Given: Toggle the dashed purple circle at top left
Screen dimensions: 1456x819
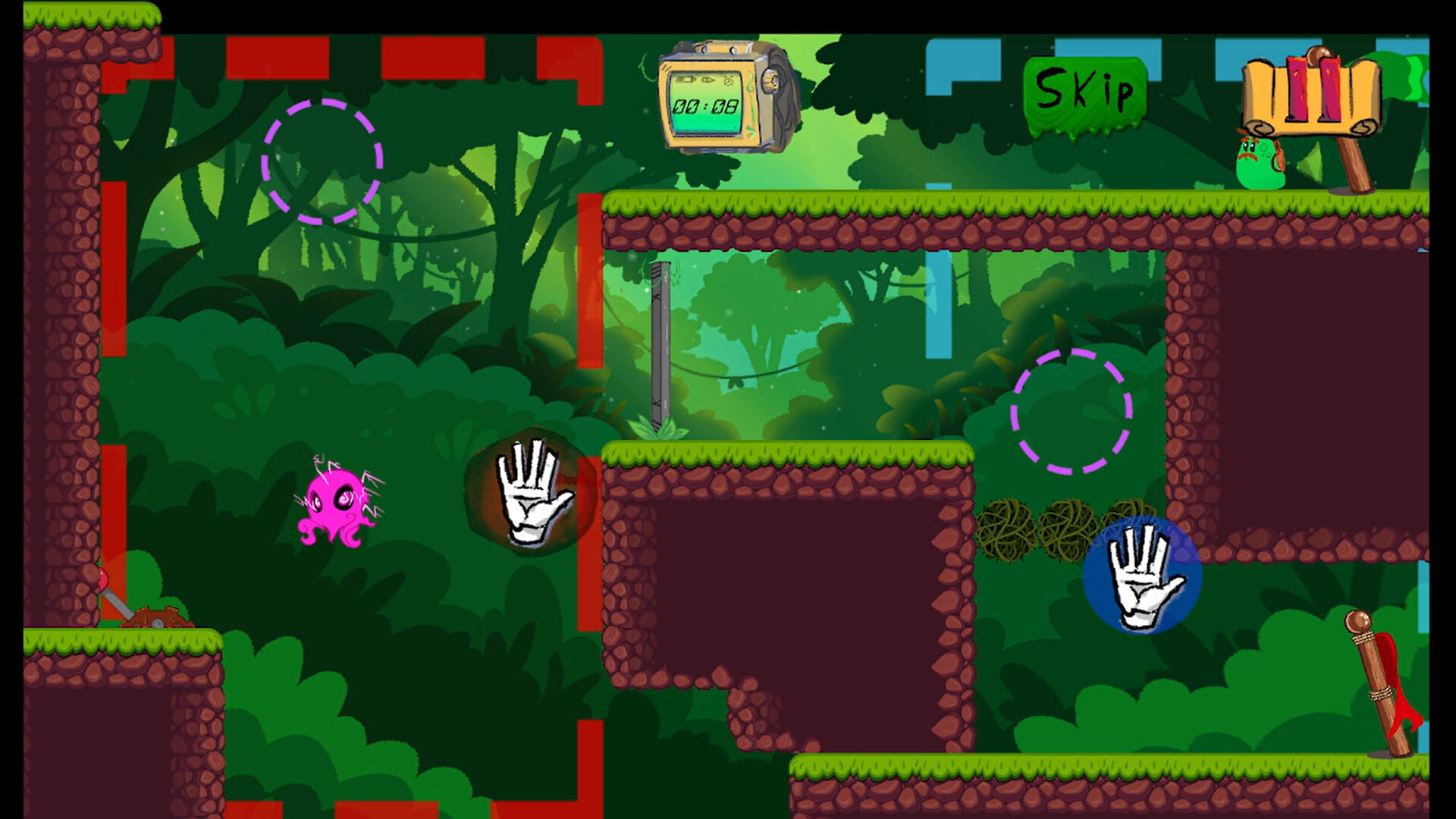Looking at the screenshot, I should [322, 159].
